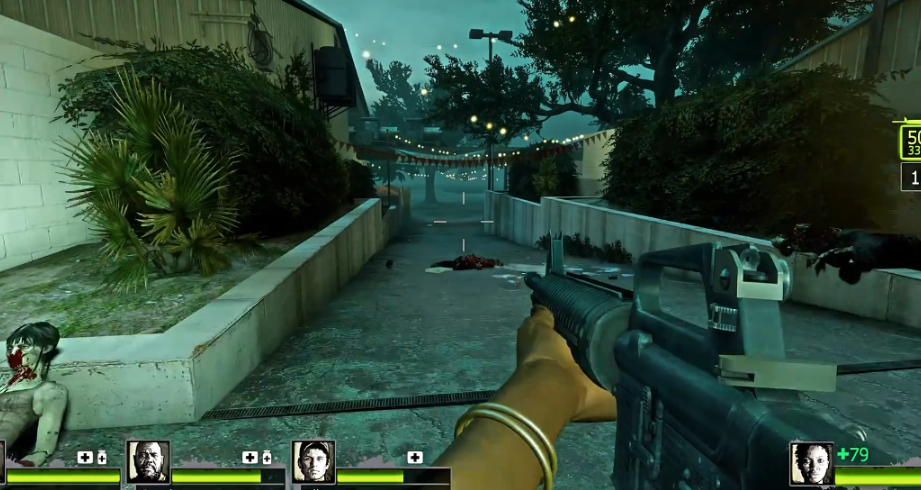Click Rochelle's player portrait
The image size is (921, 490).
click(x=811, y=463)
